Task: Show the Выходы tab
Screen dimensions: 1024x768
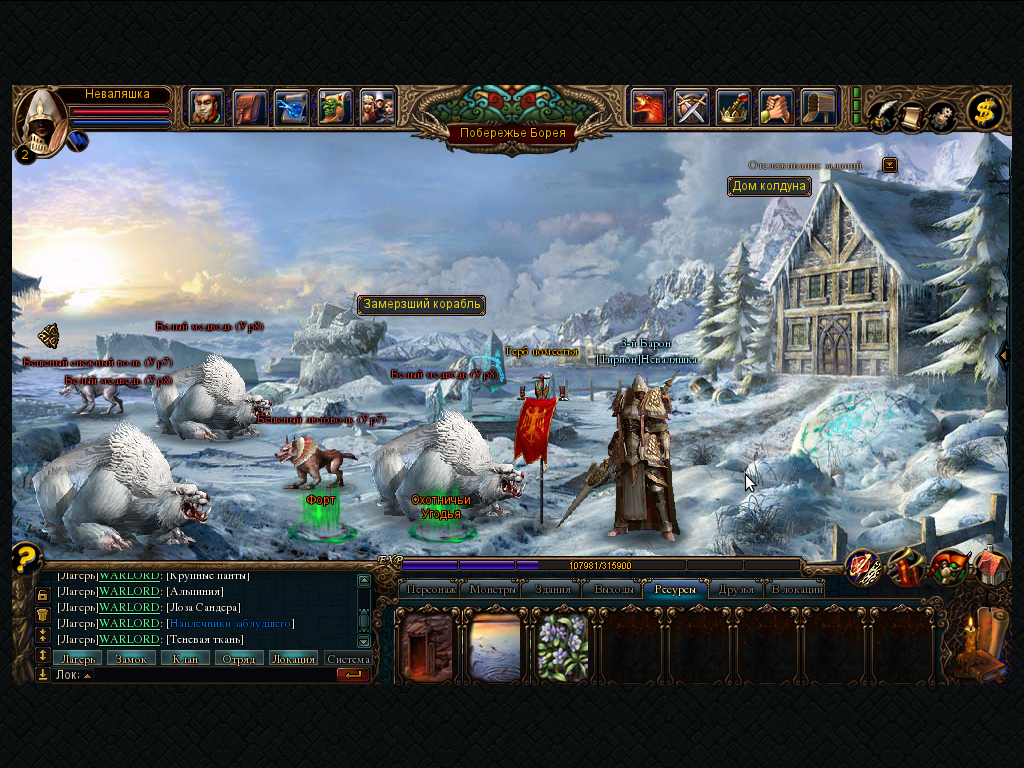Action: (x=614, y=589)
